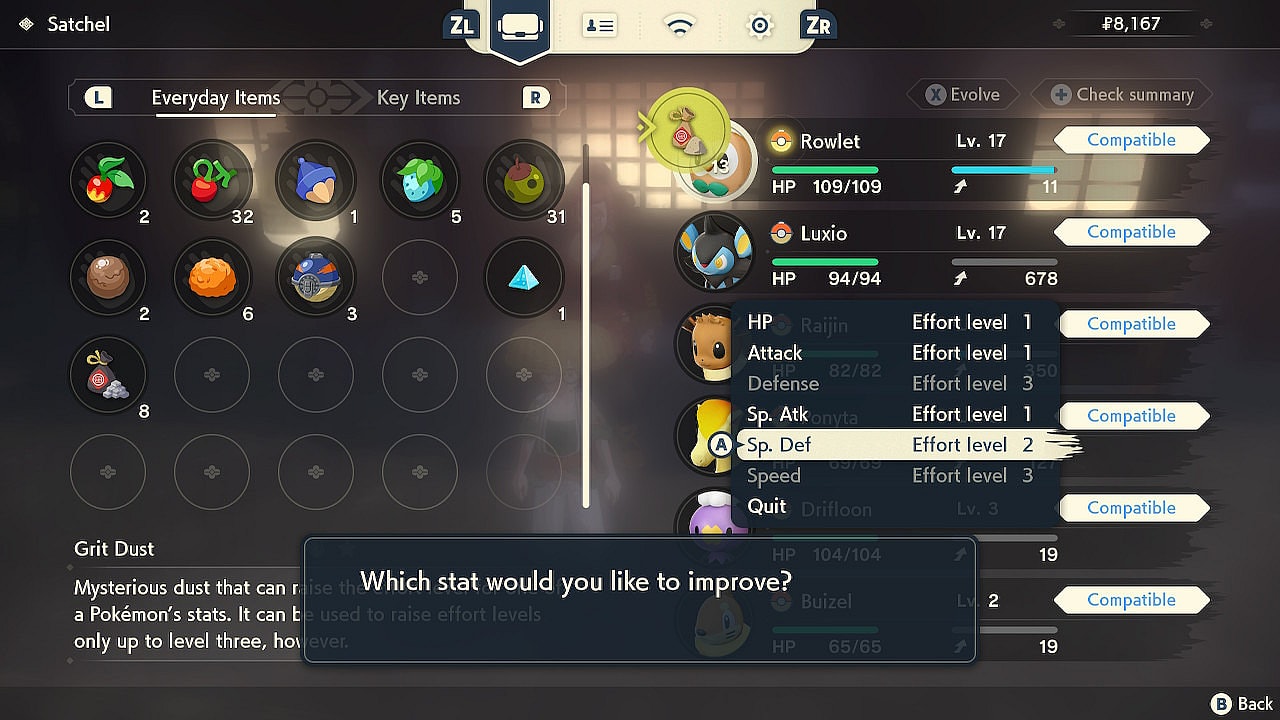1280x720 pixels.
Task: Open the ID card profile tab
Action: click(x=600, y=25)
